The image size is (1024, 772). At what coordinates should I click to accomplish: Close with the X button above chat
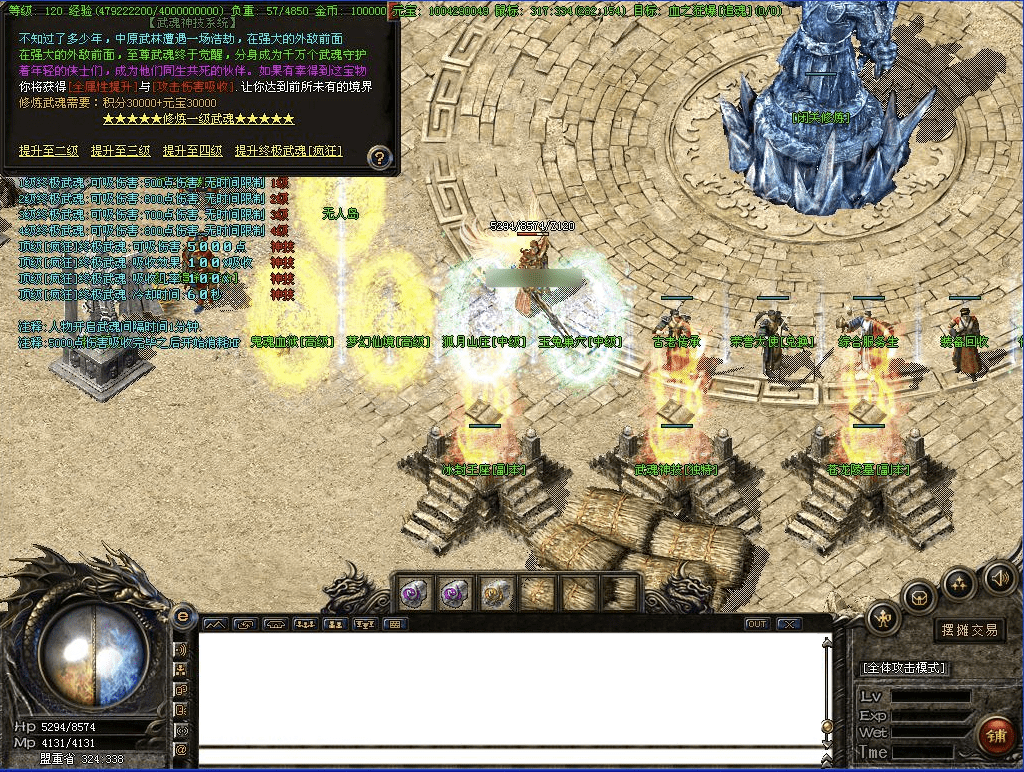(x=790, y=624)
